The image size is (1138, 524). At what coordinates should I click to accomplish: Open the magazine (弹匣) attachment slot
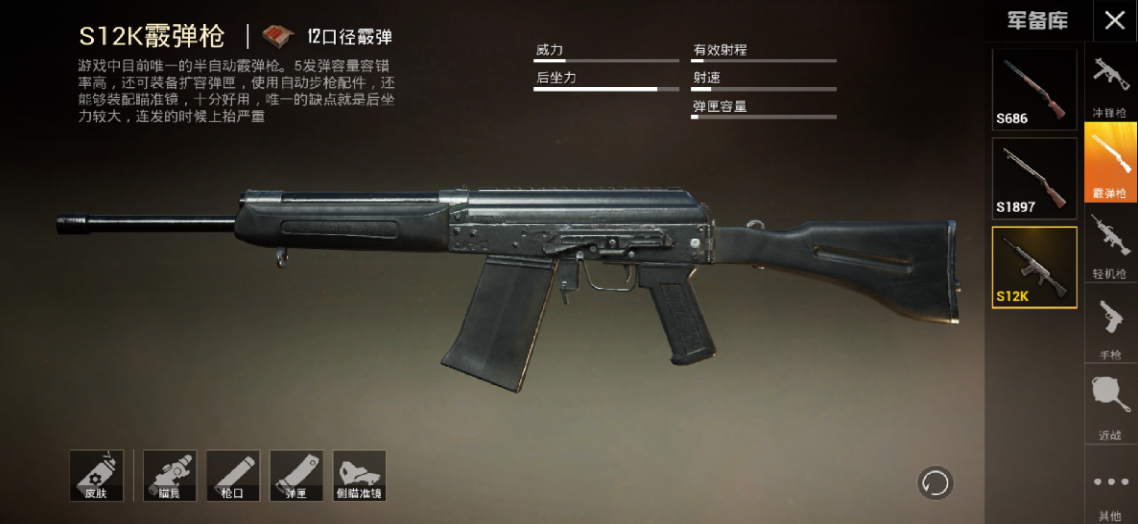tap(296, 475)
